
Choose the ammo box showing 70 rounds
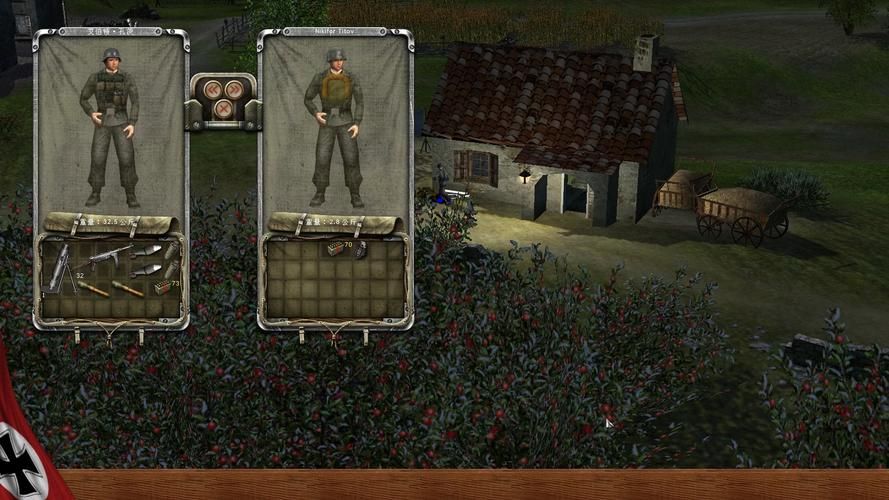[336, 248]
